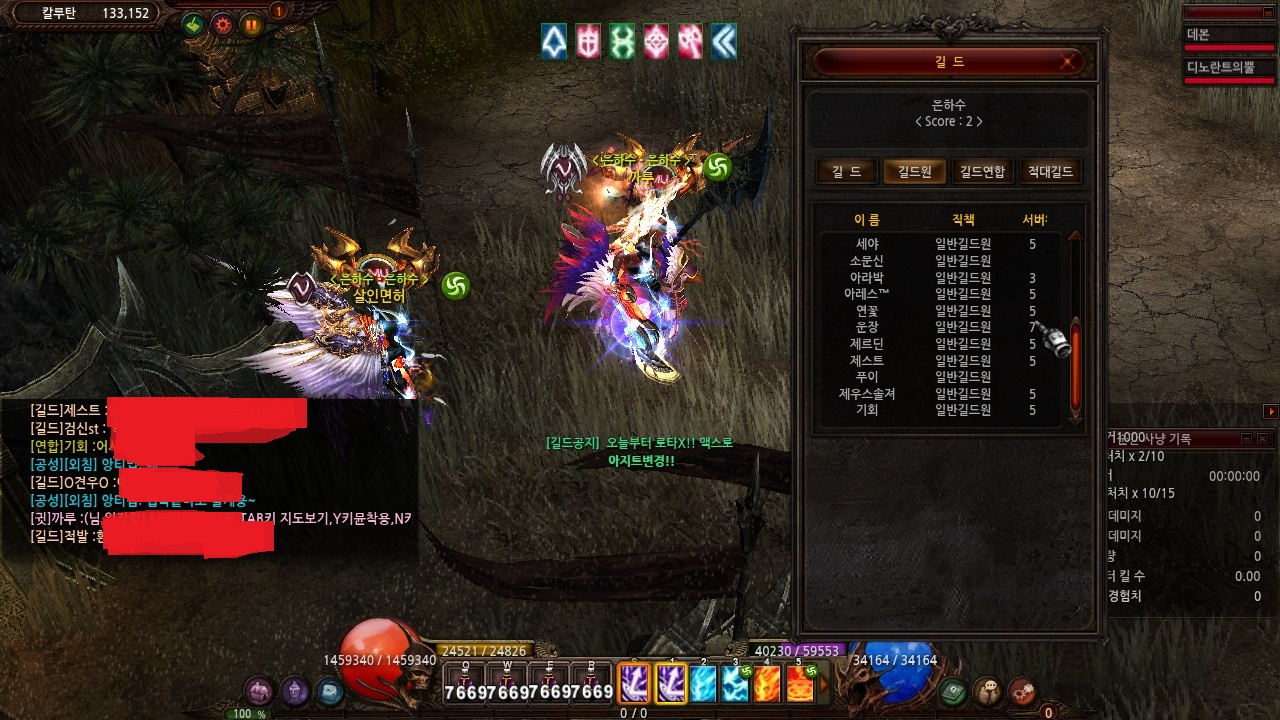Choose guild member 아레스™ from the list
This screenshot has width=1280, height=720.
867,294
